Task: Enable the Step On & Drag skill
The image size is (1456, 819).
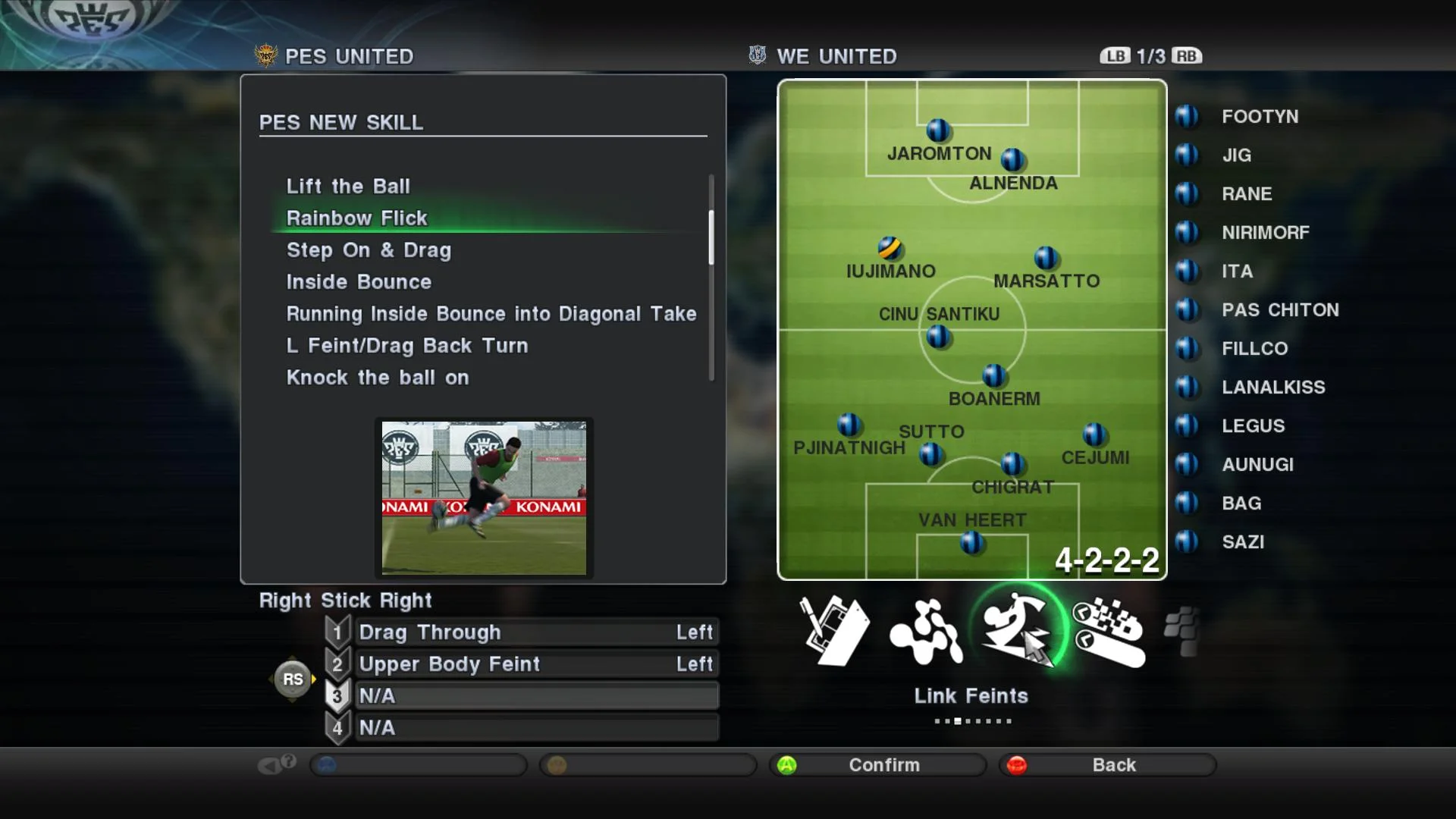Action: pyautogui.click(x=369, y=250)
